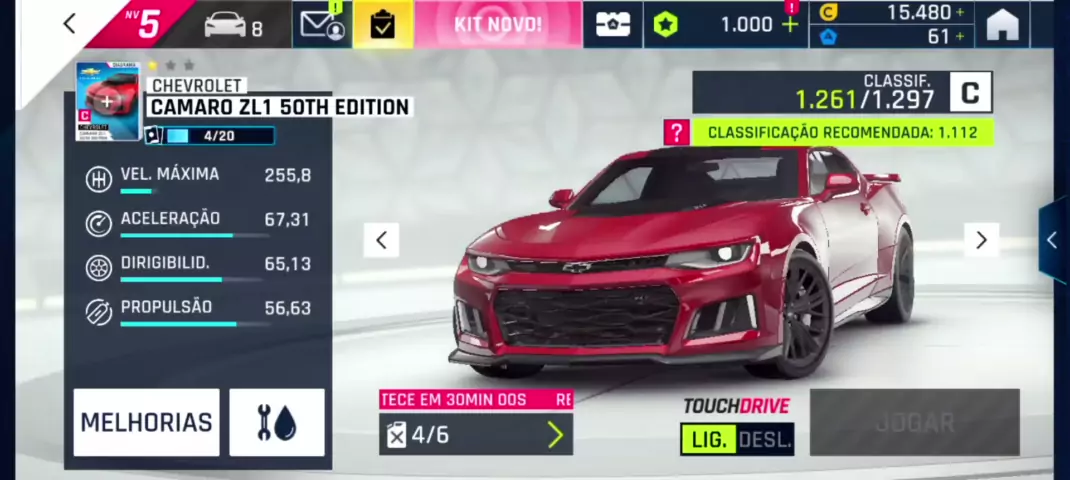Switch to the next car
Viewport: 1070px width, 480px height.
(x=981, y=239)
